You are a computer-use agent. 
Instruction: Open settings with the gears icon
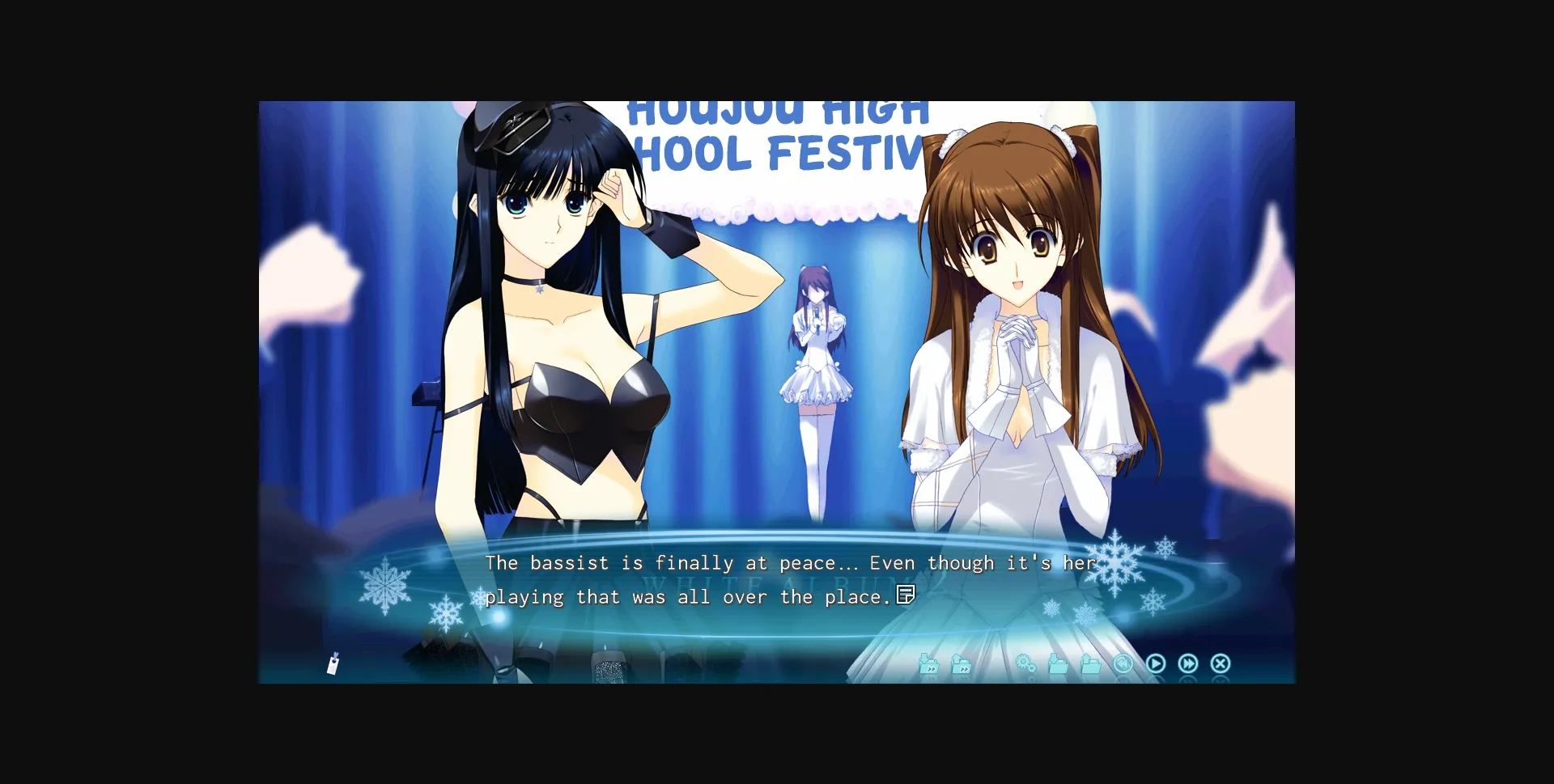pos(1025,663)
